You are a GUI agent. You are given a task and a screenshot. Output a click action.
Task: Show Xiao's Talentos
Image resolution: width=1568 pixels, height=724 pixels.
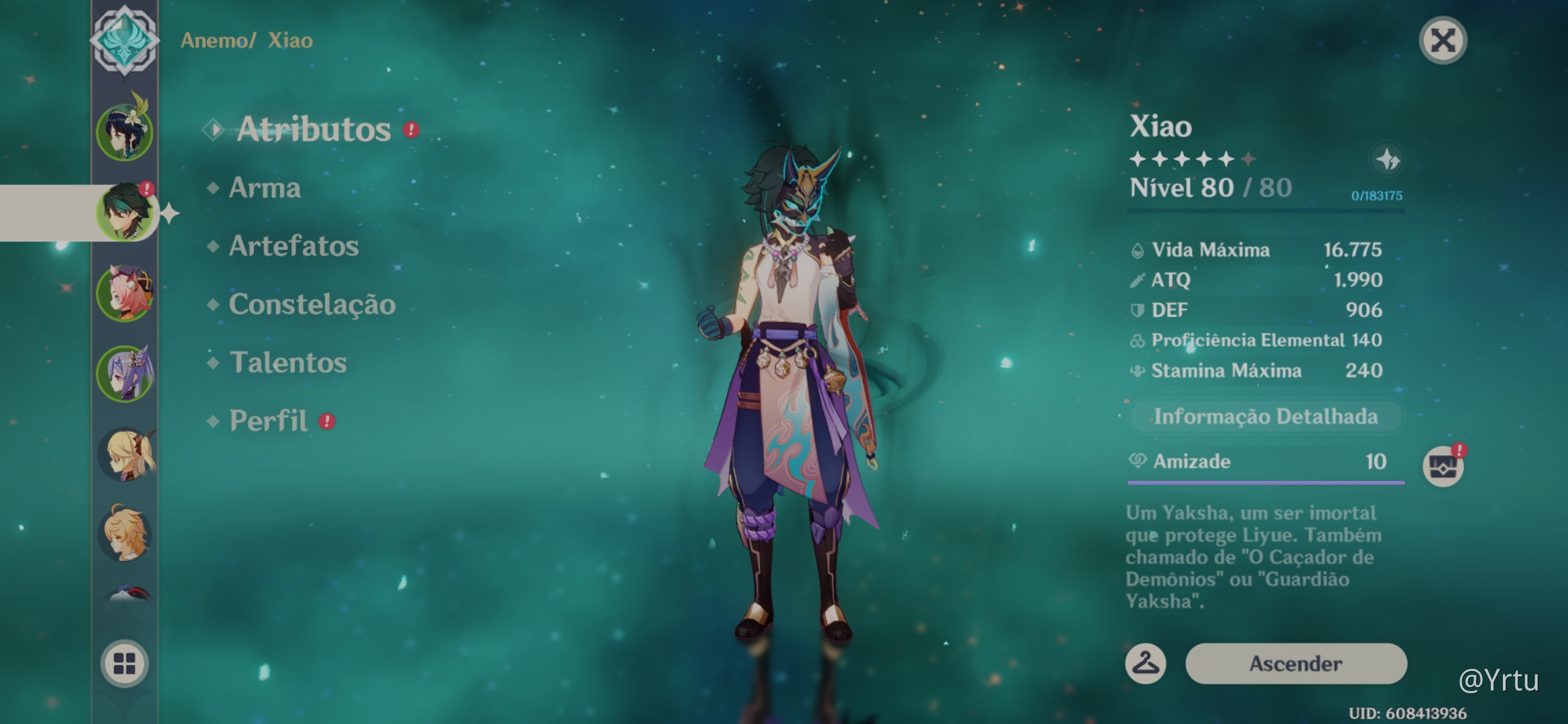(x=288, y=363)
